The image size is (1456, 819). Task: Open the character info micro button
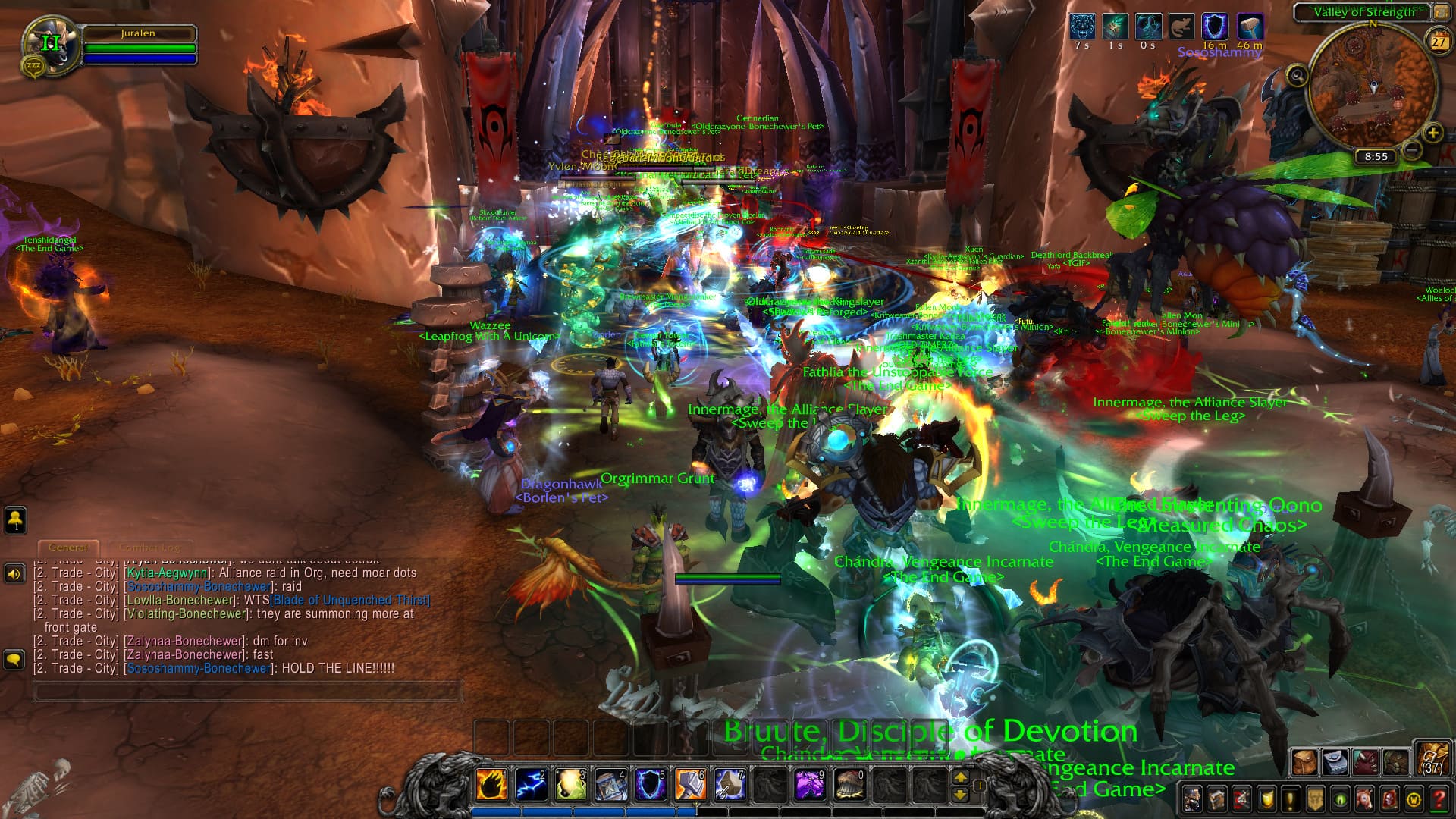pyautogui.click(x=1192, y=799)
